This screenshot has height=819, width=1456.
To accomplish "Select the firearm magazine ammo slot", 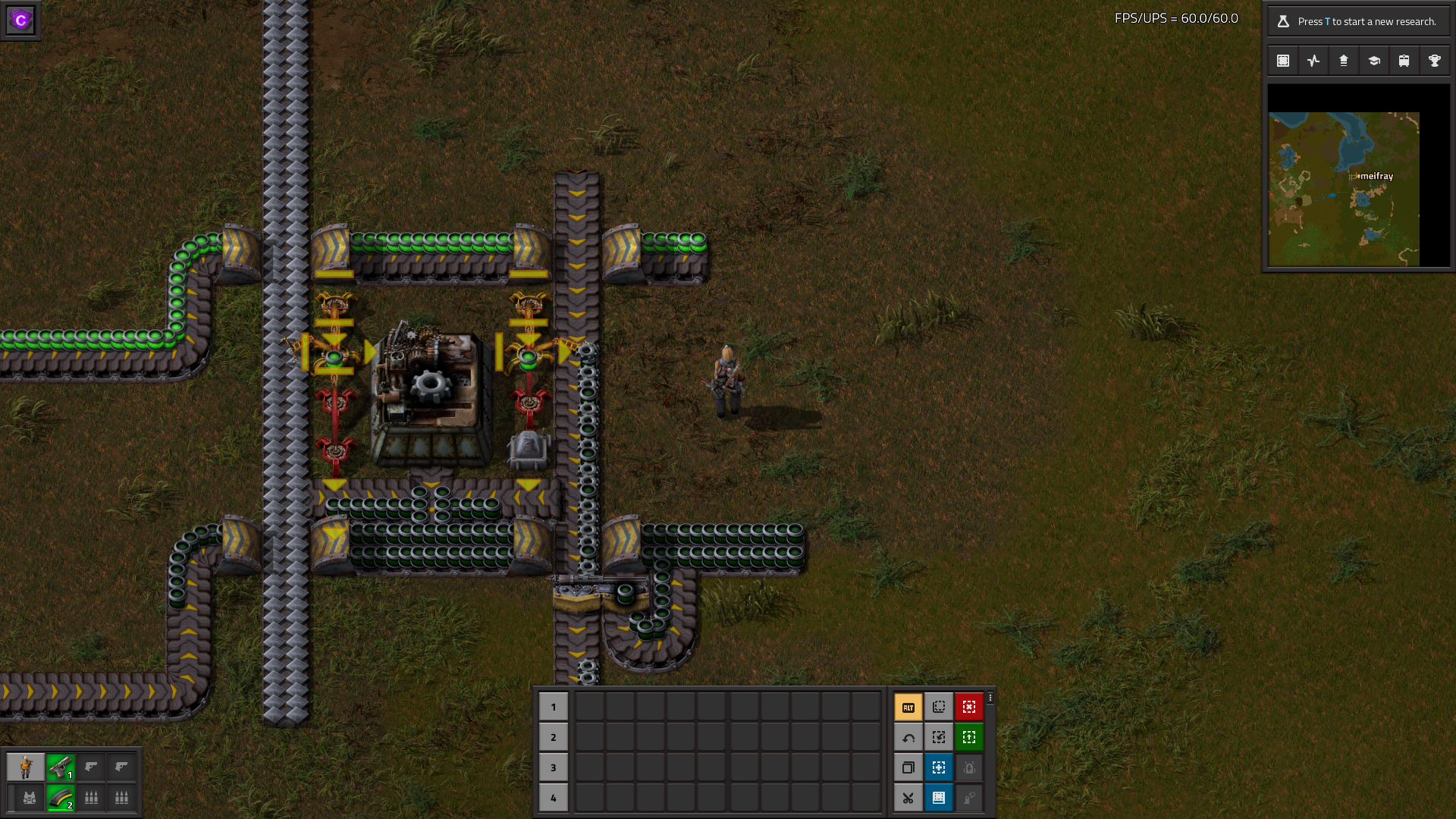I will pos(61,798).
